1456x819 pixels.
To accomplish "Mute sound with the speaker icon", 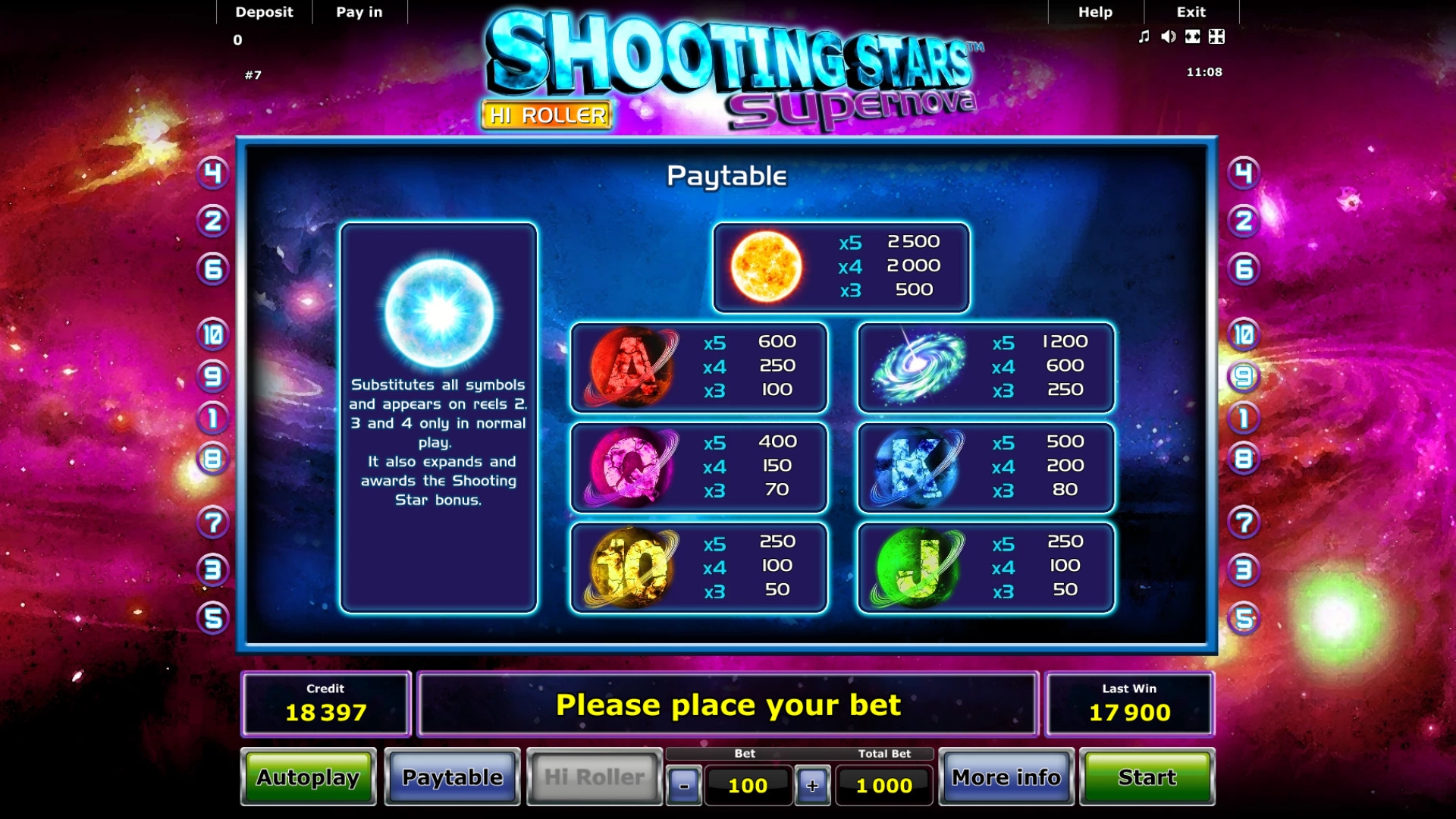I will click(1169, 36).
